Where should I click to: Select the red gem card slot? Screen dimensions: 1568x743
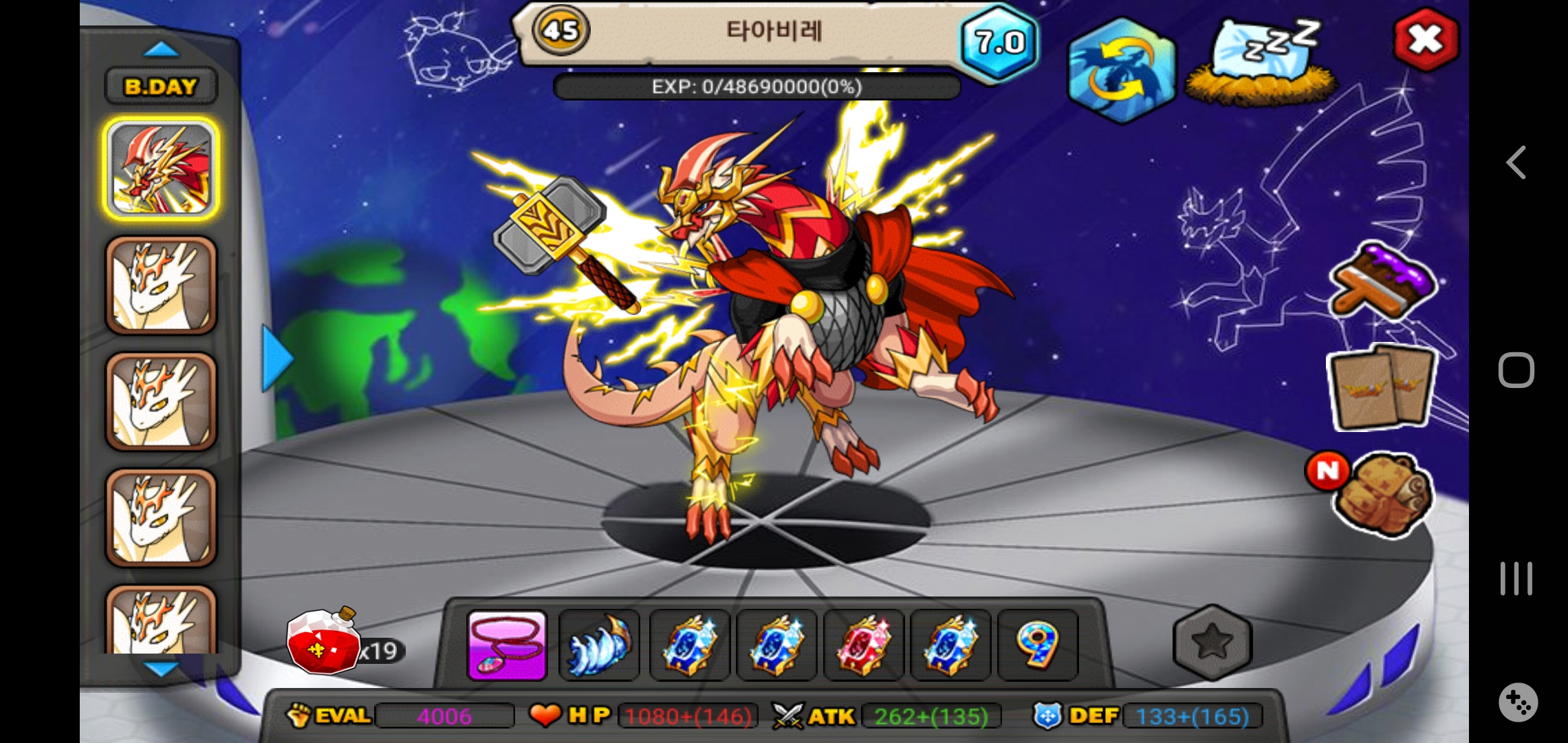pos(863,645)
